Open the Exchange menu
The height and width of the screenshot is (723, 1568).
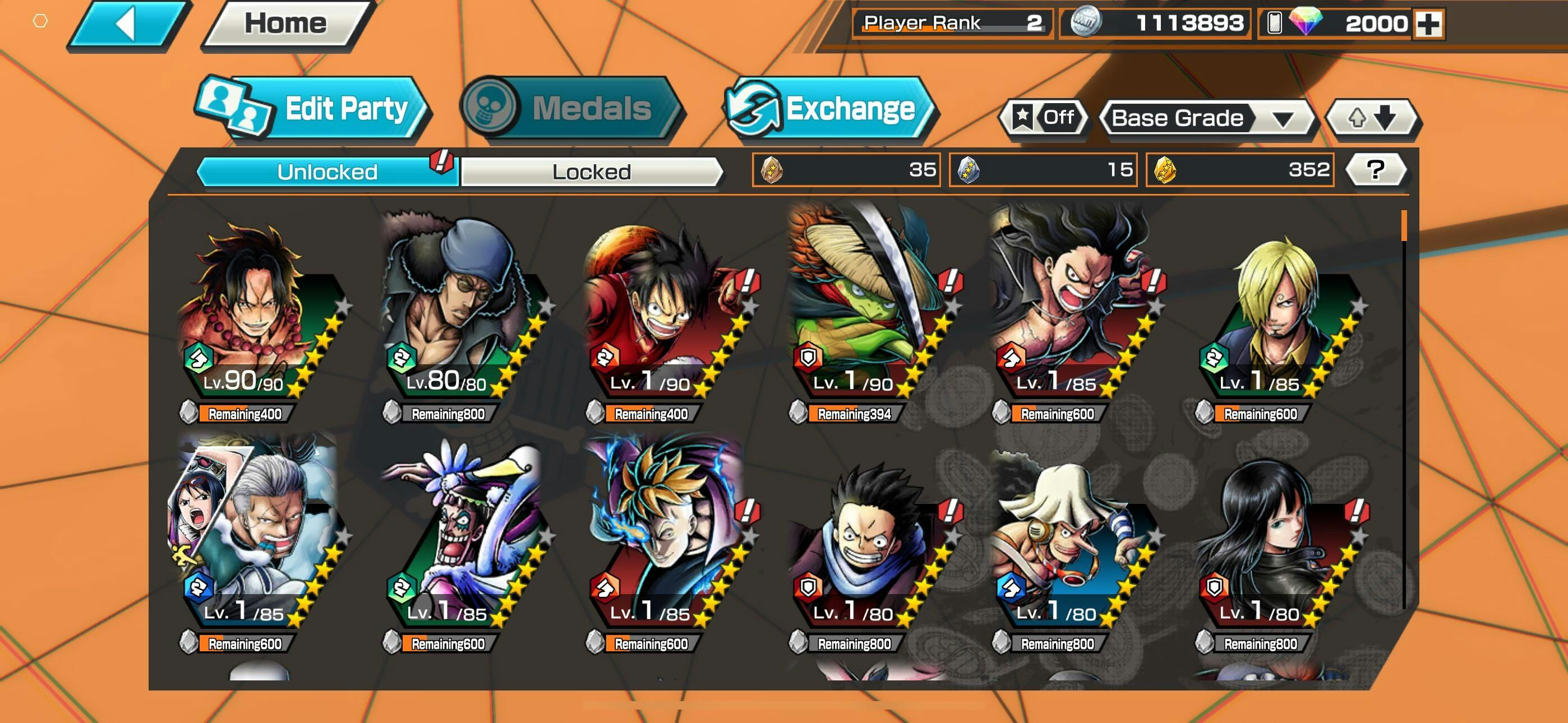tap(830, 109)
